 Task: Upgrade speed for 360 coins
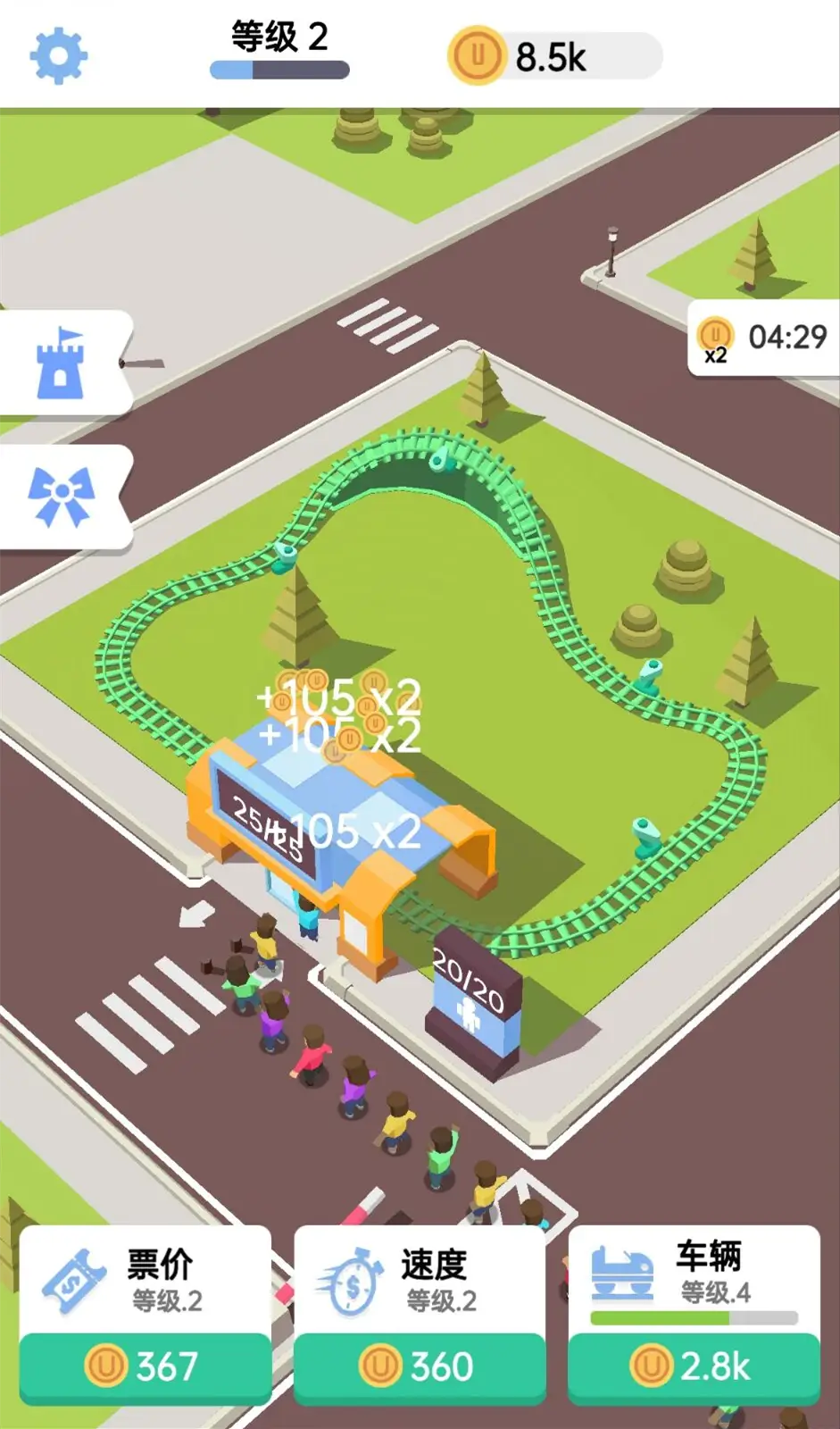tap(420, 1366)
